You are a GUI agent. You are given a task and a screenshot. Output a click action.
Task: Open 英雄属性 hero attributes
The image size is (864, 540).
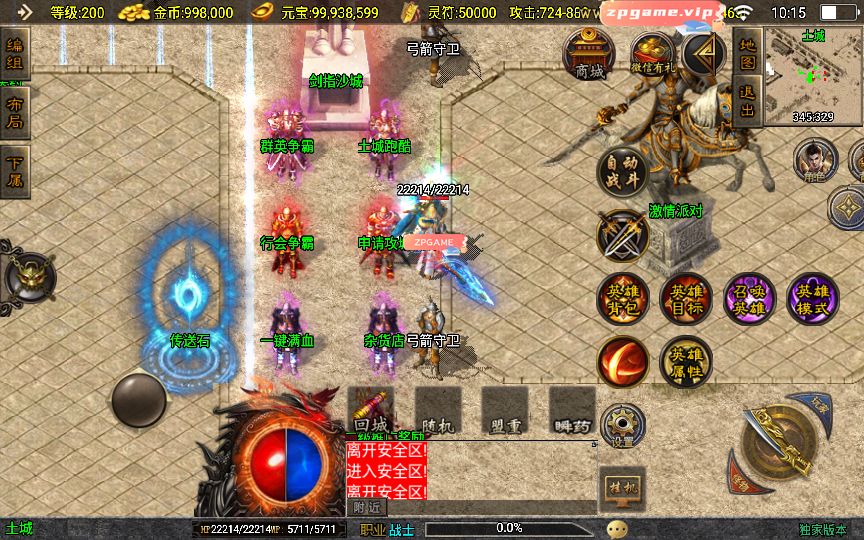pos(685,362)
